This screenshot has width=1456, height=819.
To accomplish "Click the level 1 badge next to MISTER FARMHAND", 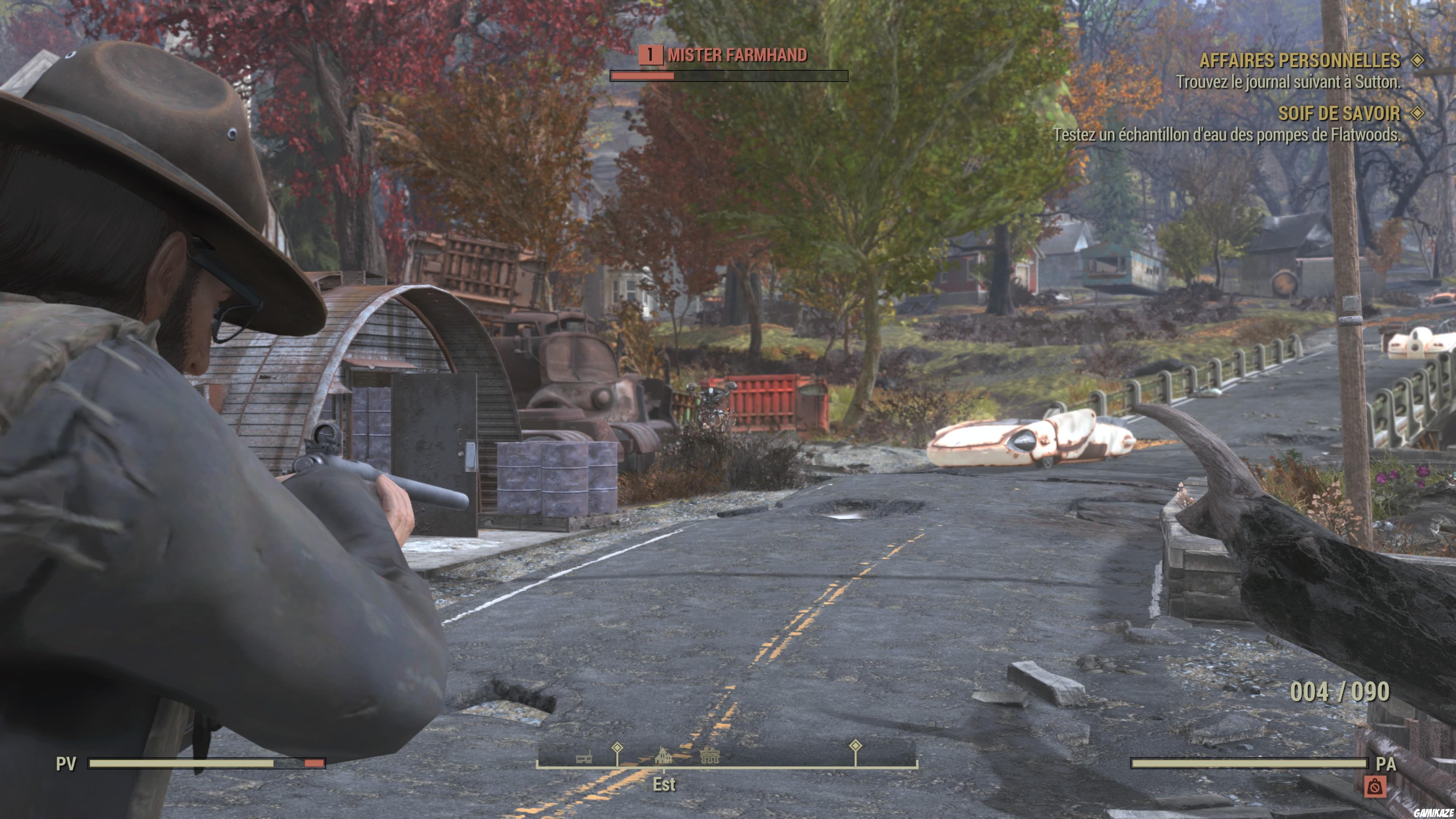I will coord(652,55).
